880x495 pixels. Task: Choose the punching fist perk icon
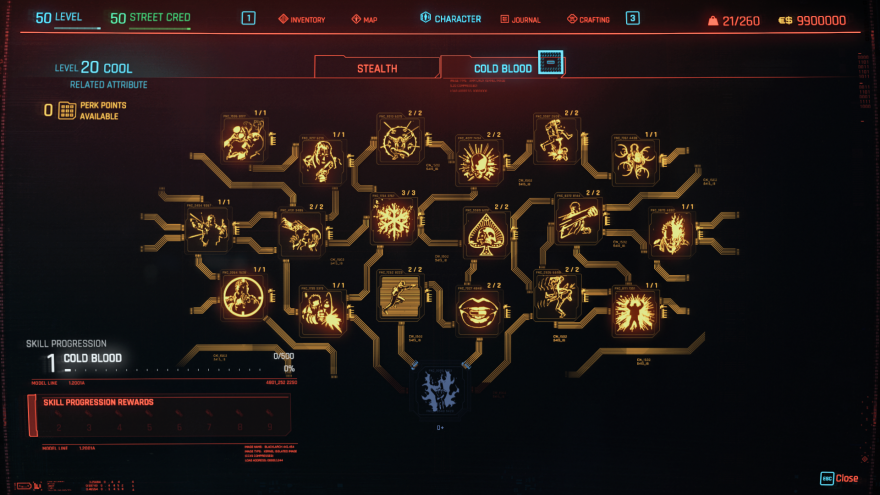click(x=577, y=219)
